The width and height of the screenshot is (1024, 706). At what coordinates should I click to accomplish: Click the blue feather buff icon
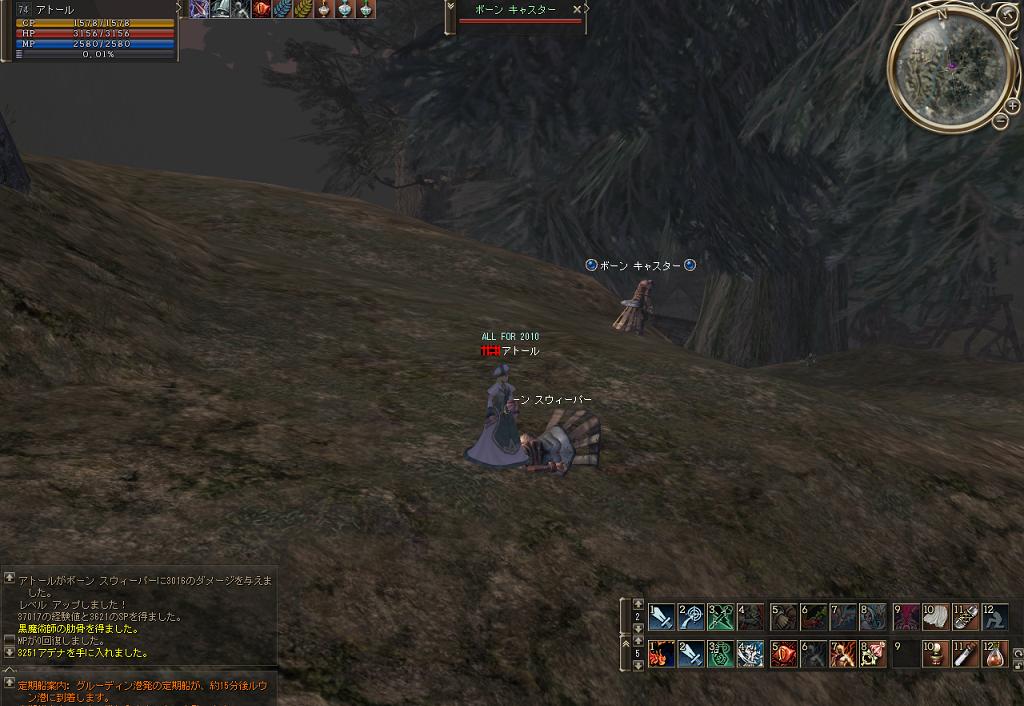click(284, 9)
